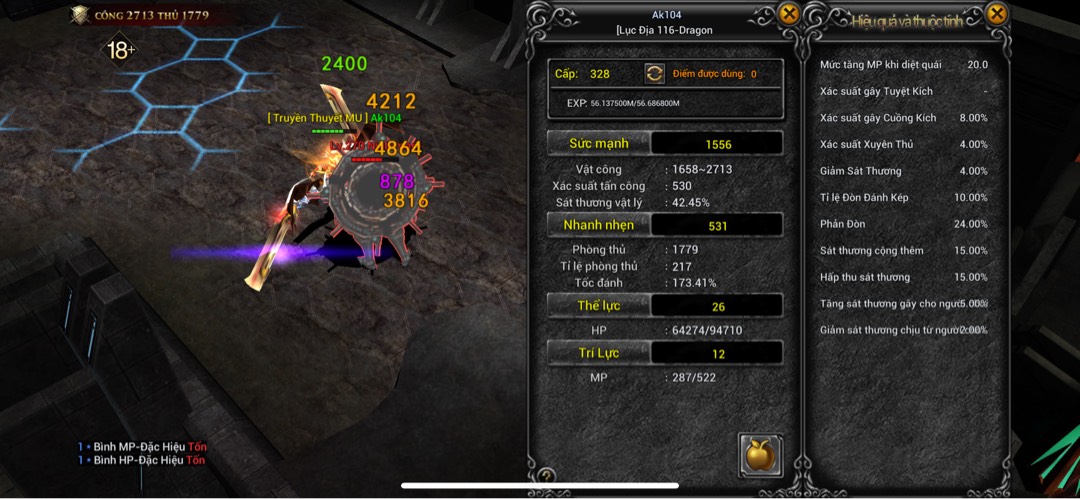Choose the Thể lực stat button
1080x499 pixels.
(599, 306)
